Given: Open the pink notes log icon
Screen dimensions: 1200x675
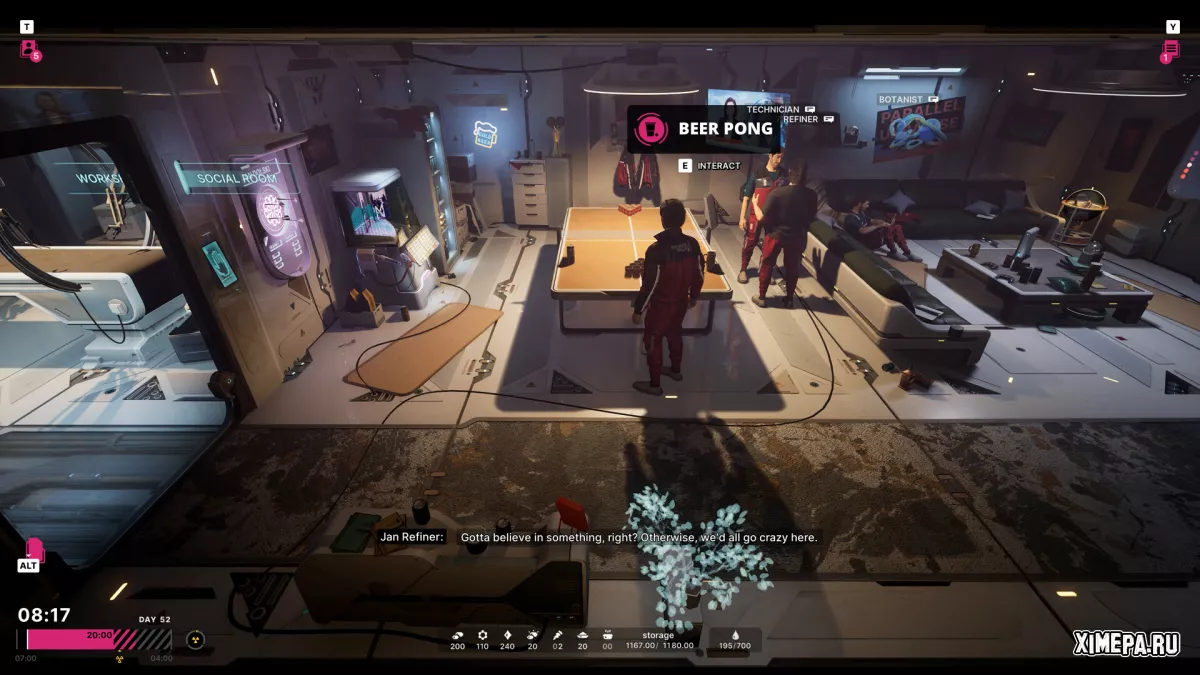Looking at the screenshot, I should click(1170, 50).
